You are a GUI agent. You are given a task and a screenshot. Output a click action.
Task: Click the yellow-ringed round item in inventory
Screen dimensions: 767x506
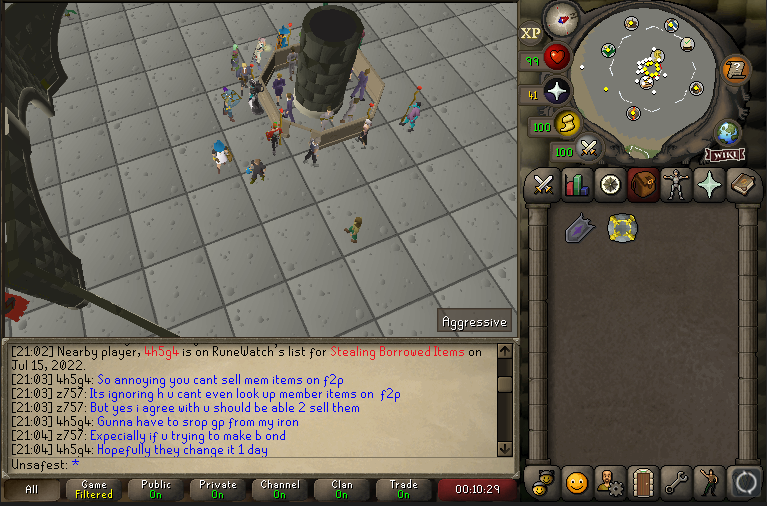(x=622, y=229)
